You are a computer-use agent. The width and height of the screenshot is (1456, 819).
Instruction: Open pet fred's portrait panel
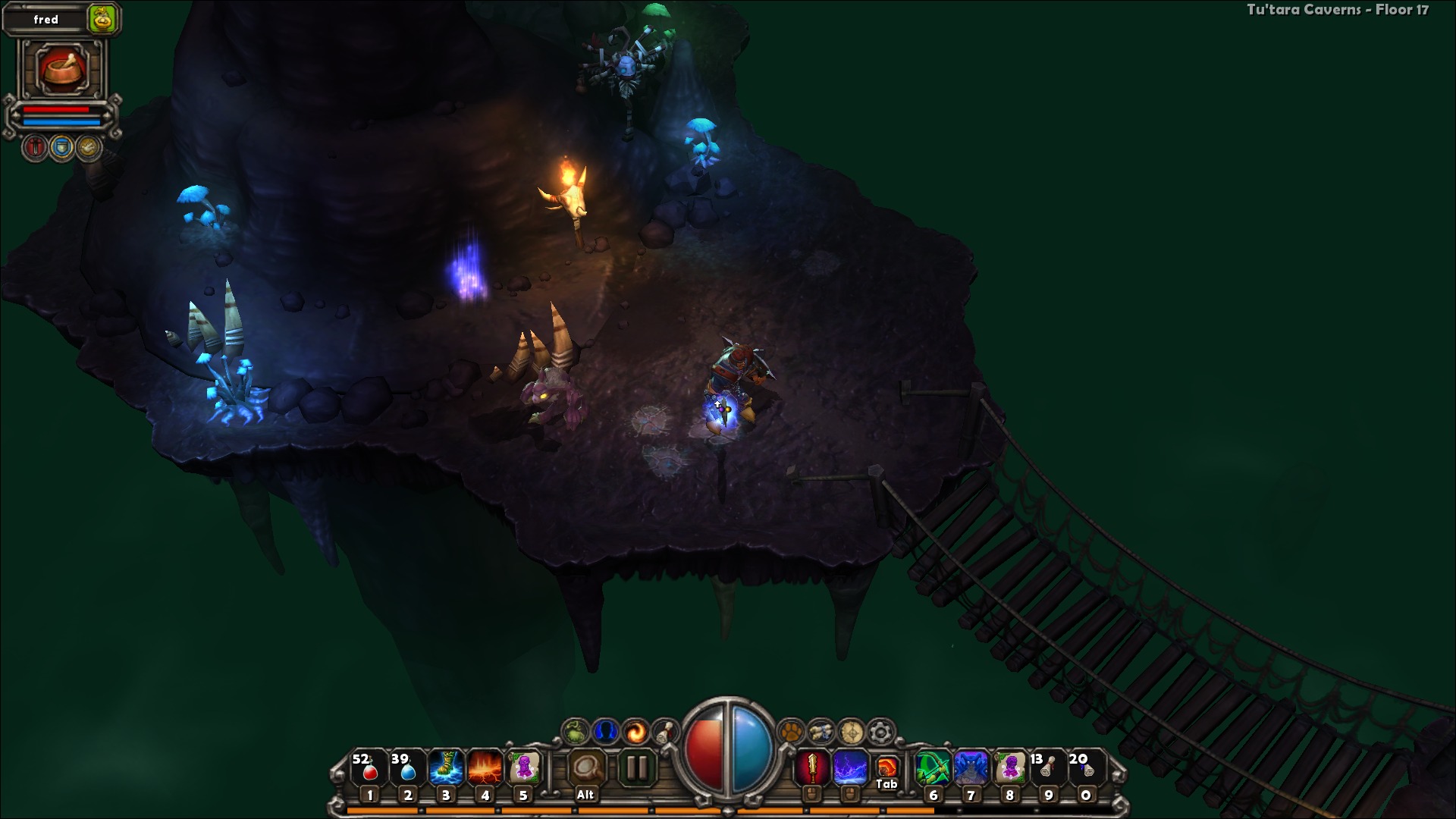coord(62,69)
